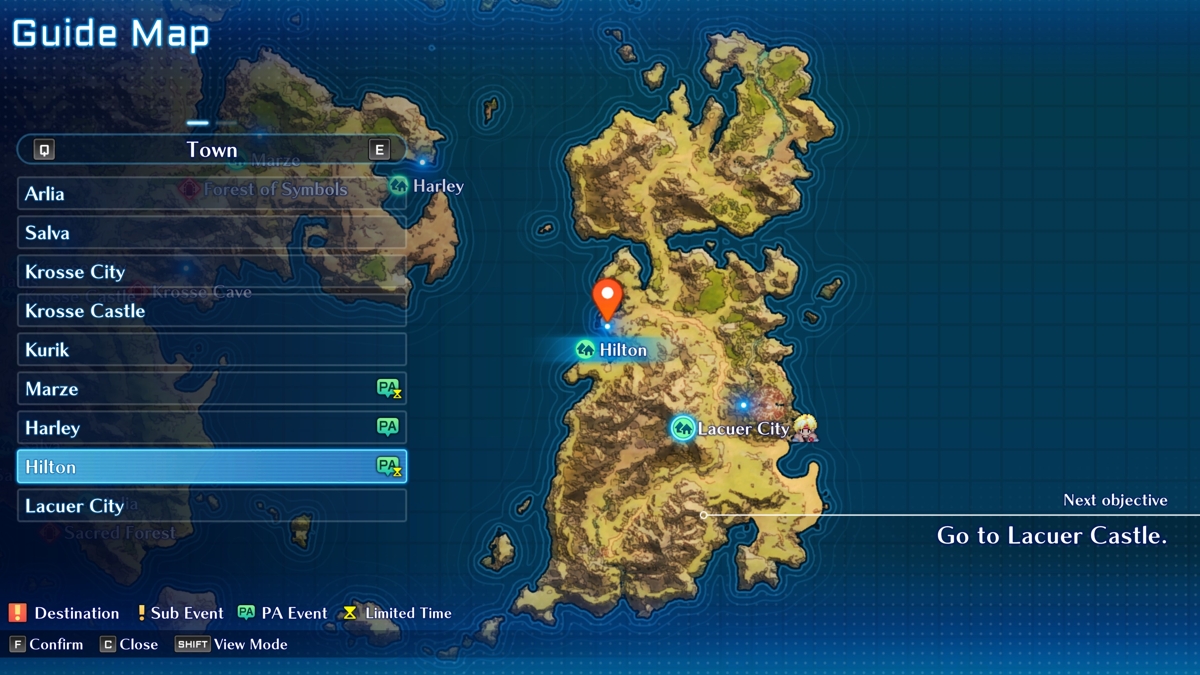Pick Krosse Castle from the list

click(x=212, y=311)
